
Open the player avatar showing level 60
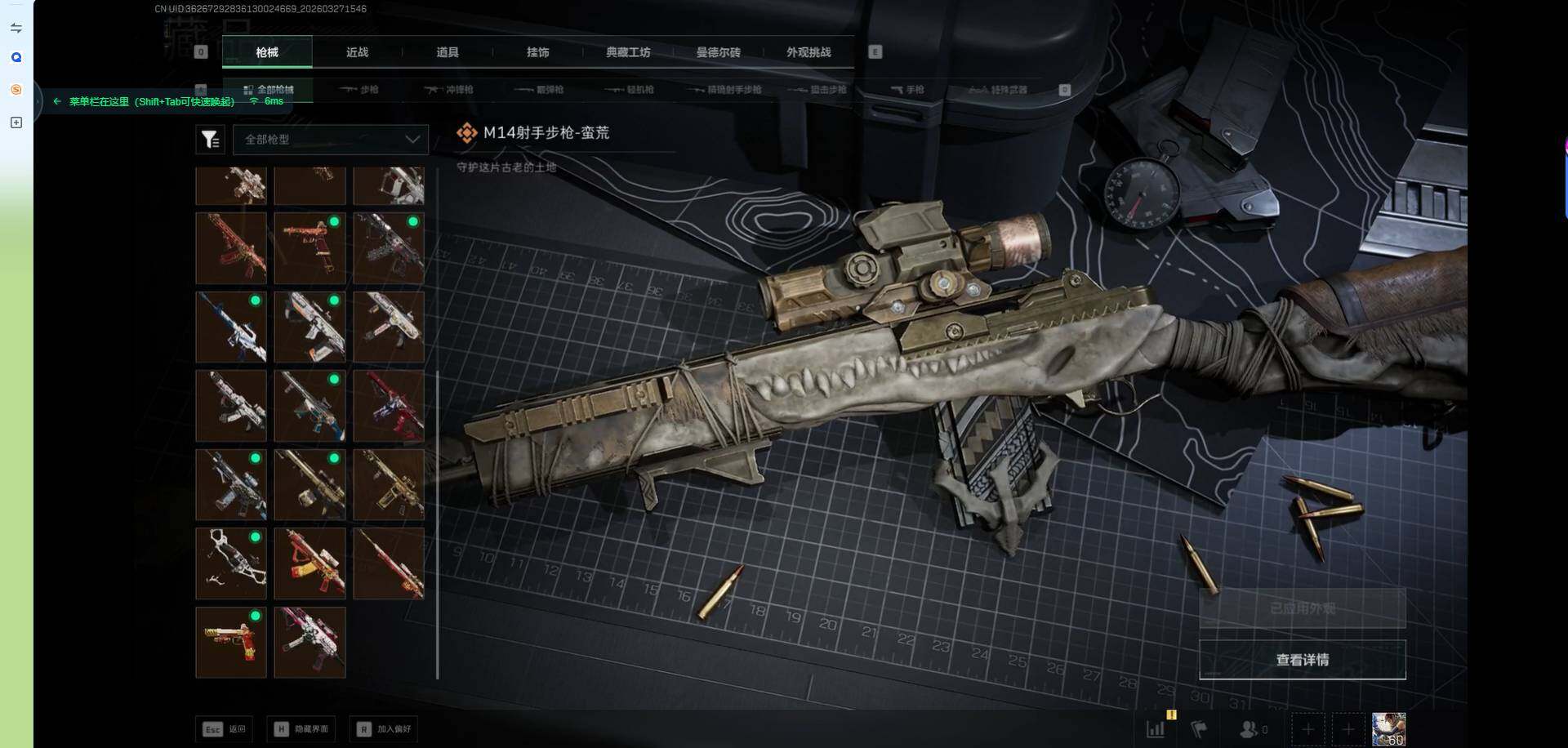(x=1388, y=729)
